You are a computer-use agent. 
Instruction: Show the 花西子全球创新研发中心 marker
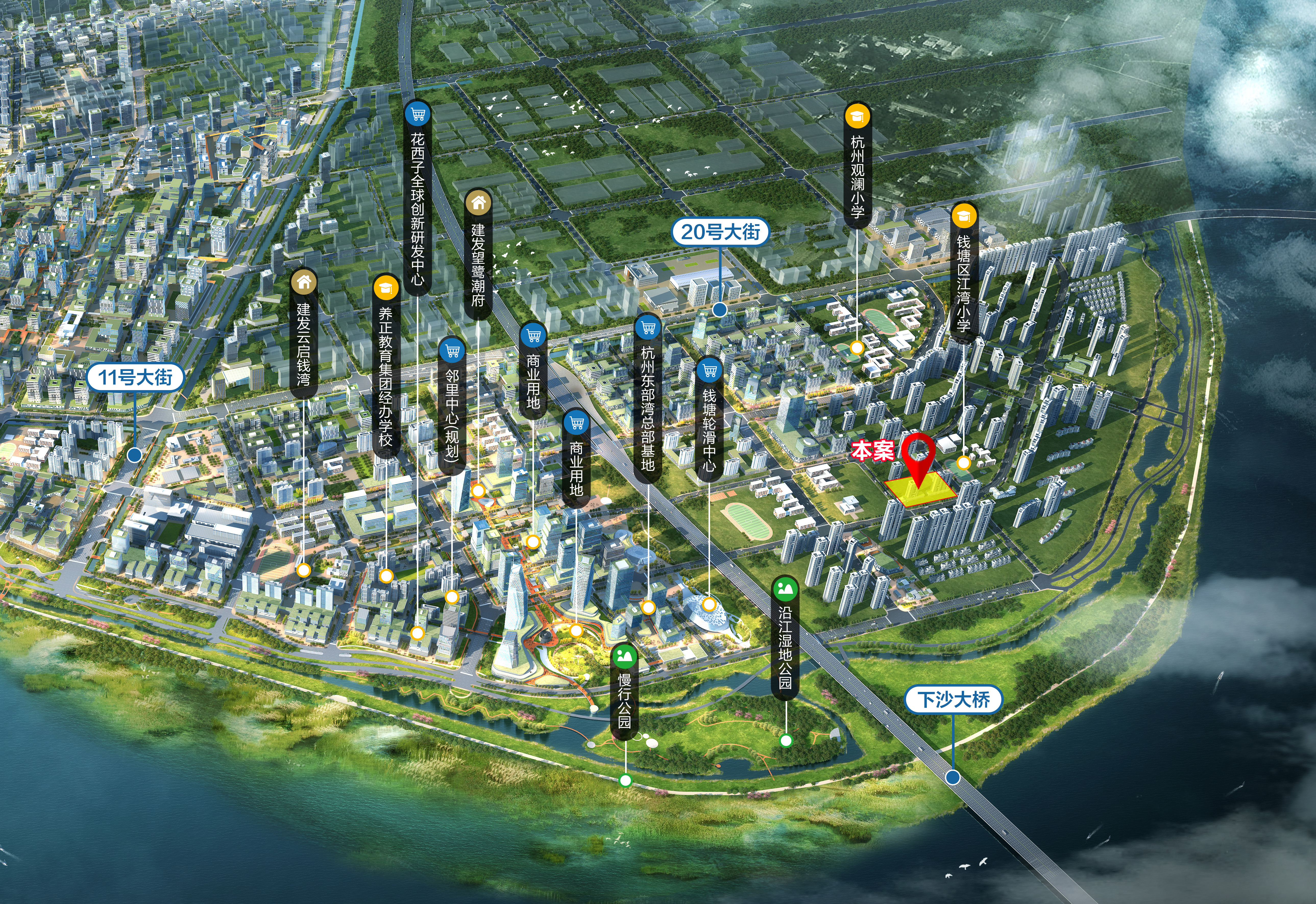click(418, 198)
